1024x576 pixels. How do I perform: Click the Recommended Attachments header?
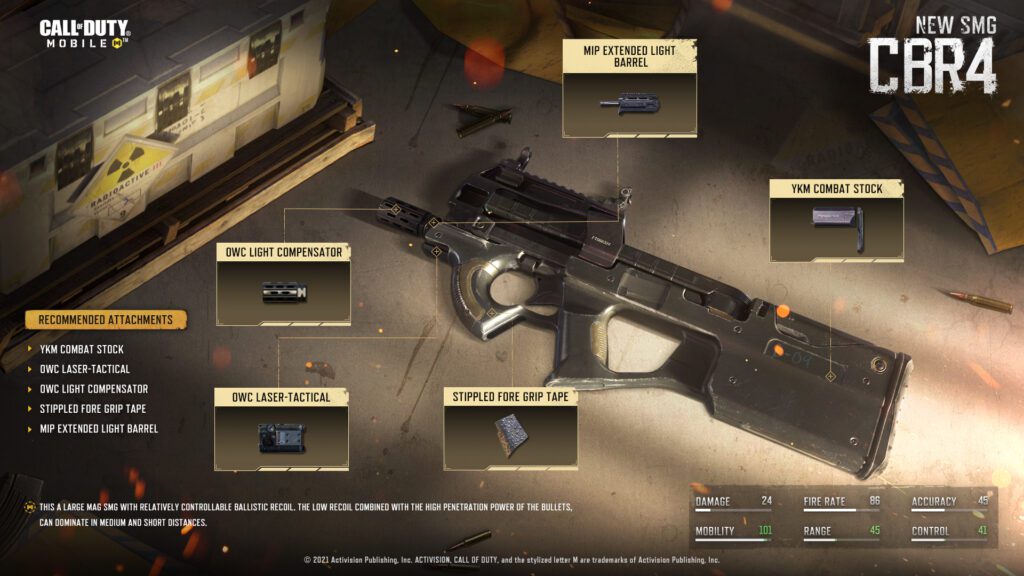click(x=106, y=320)
